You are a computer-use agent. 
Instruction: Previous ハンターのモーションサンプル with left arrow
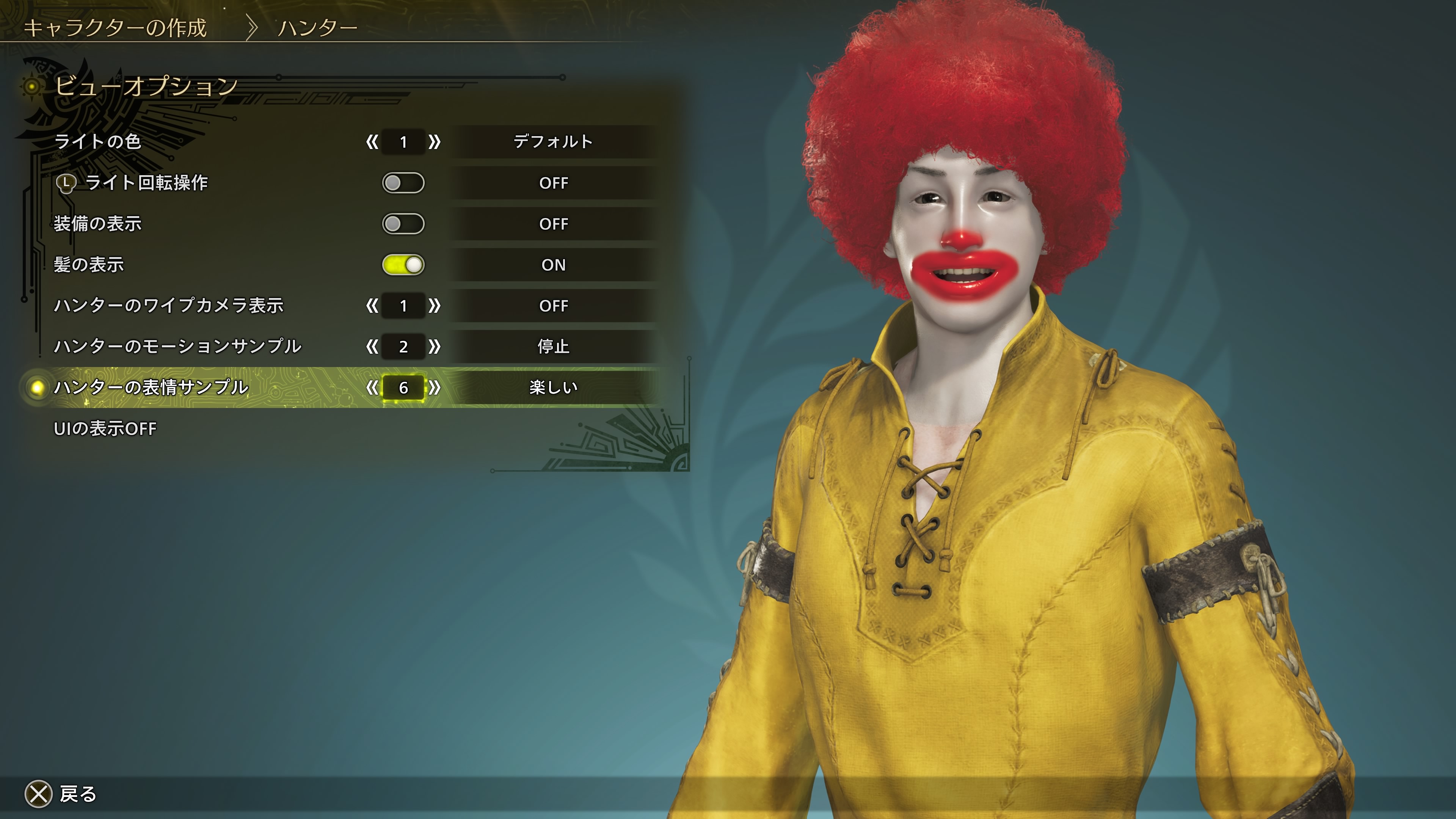372,347
